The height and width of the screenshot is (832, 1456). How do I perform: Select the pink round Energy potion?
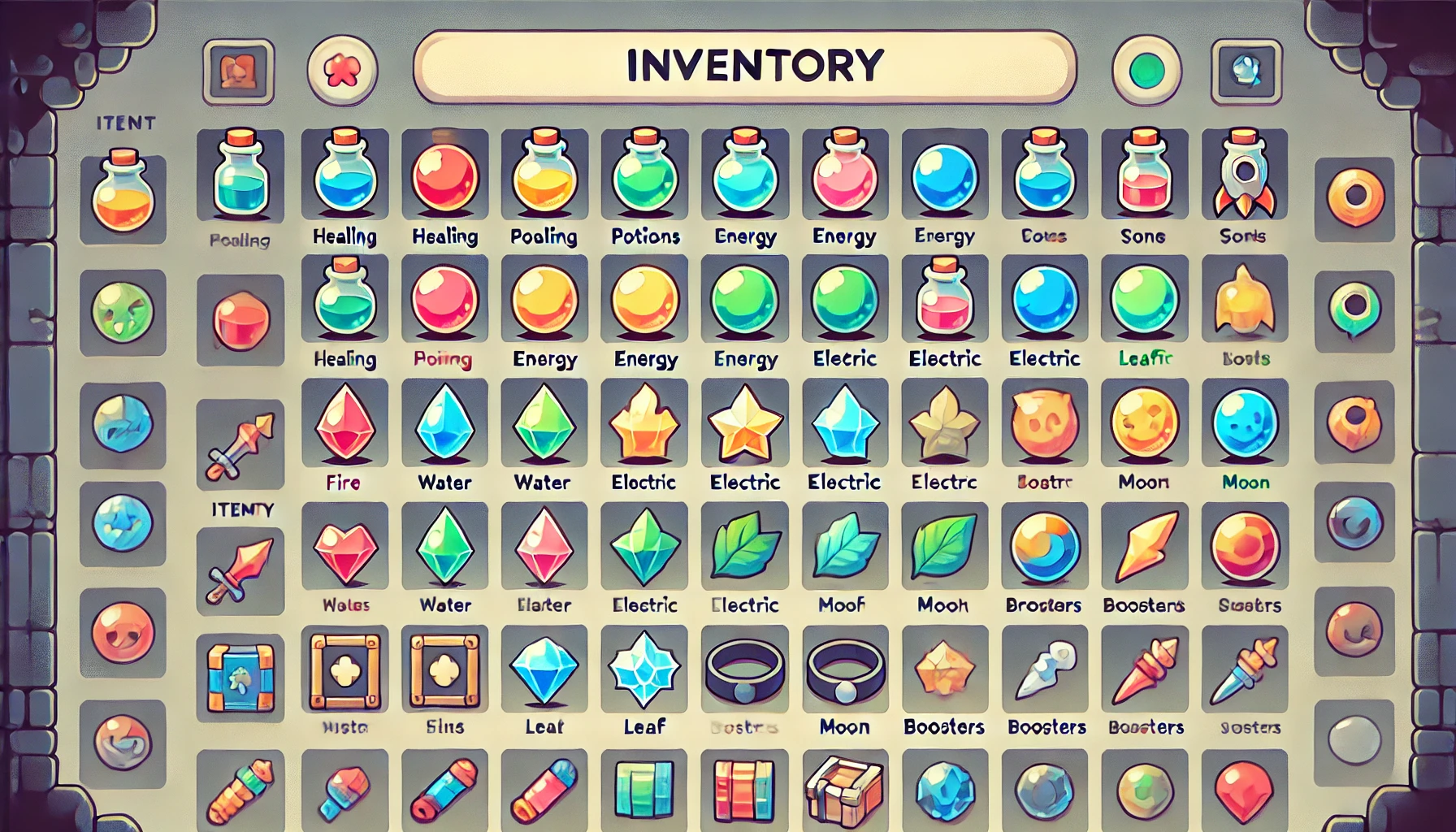point(845,173)
